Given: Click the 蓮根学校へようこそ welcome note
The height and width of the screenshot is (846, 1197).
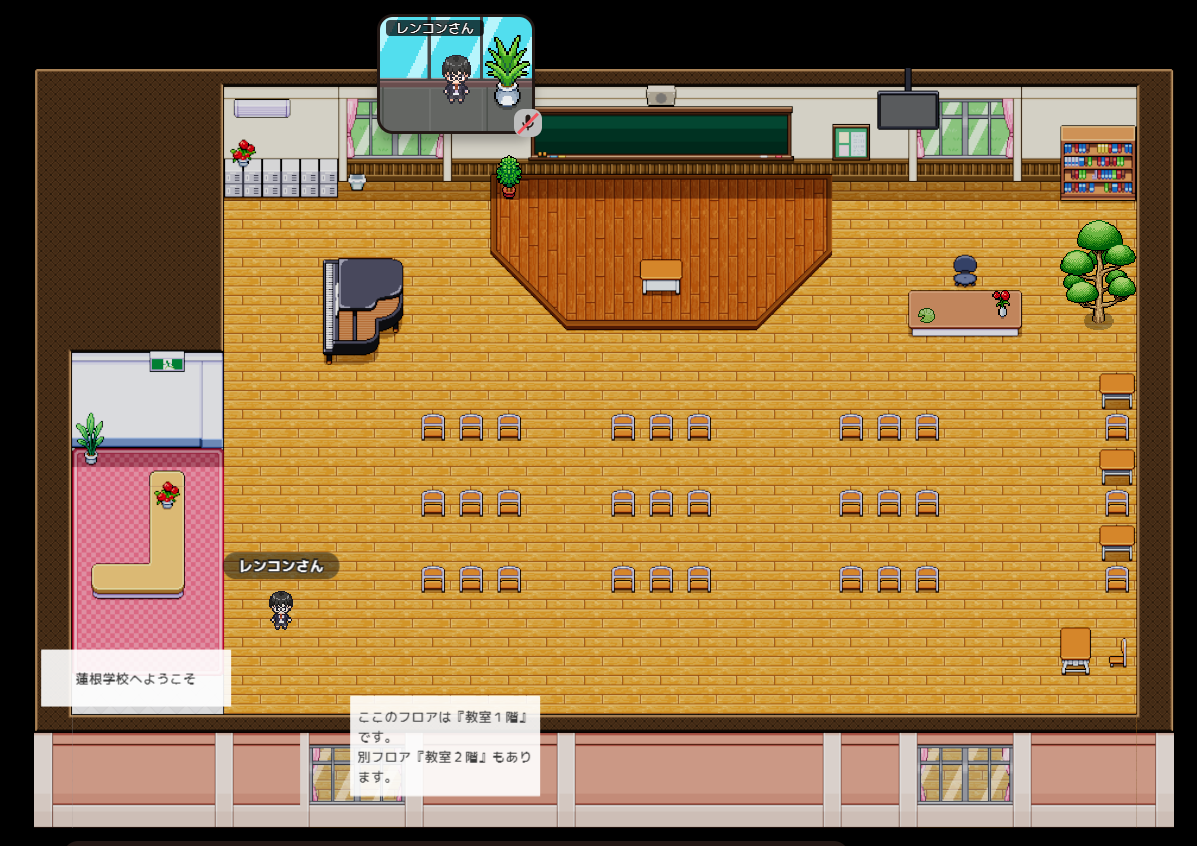Looking at the screenshot, I should (x=136, y=678).
